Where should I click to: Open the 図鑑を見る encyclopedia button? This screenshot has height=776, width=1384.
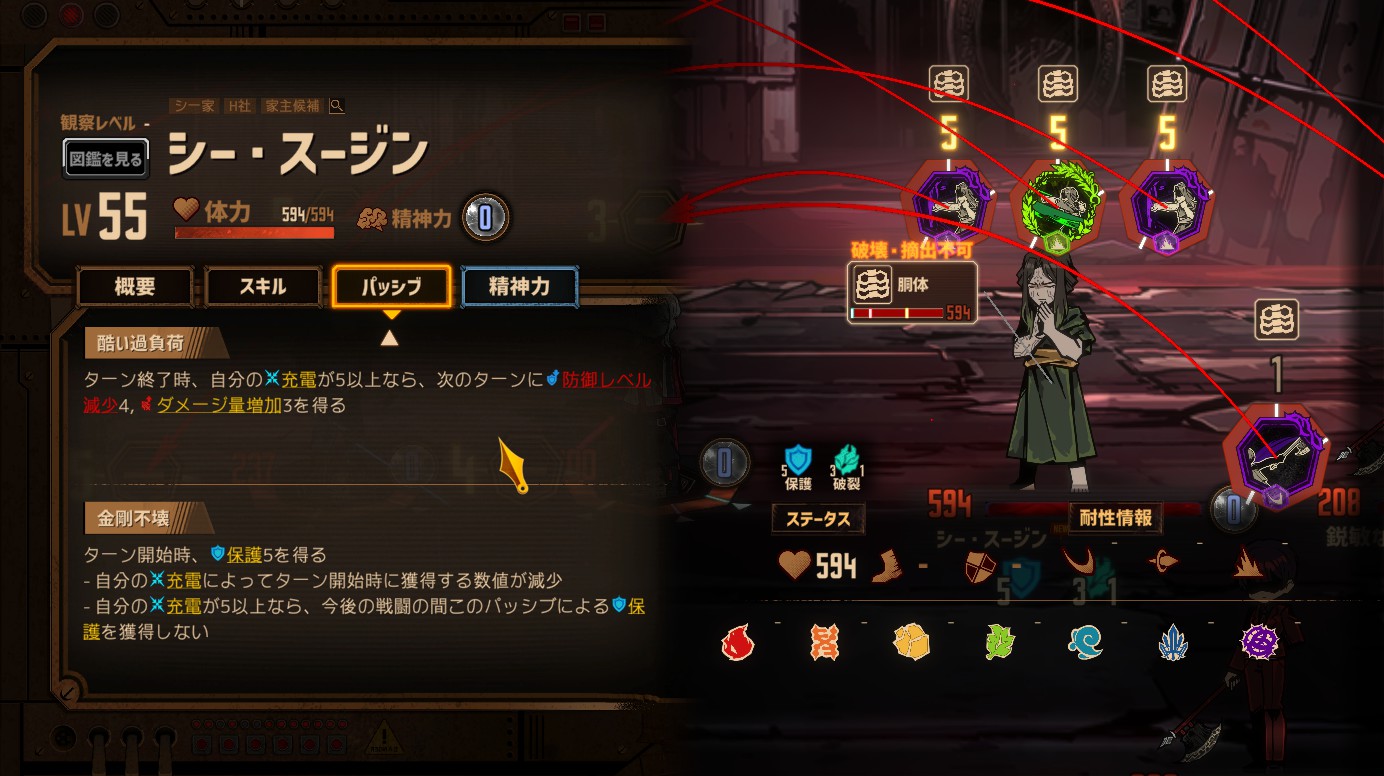point(106,158)
